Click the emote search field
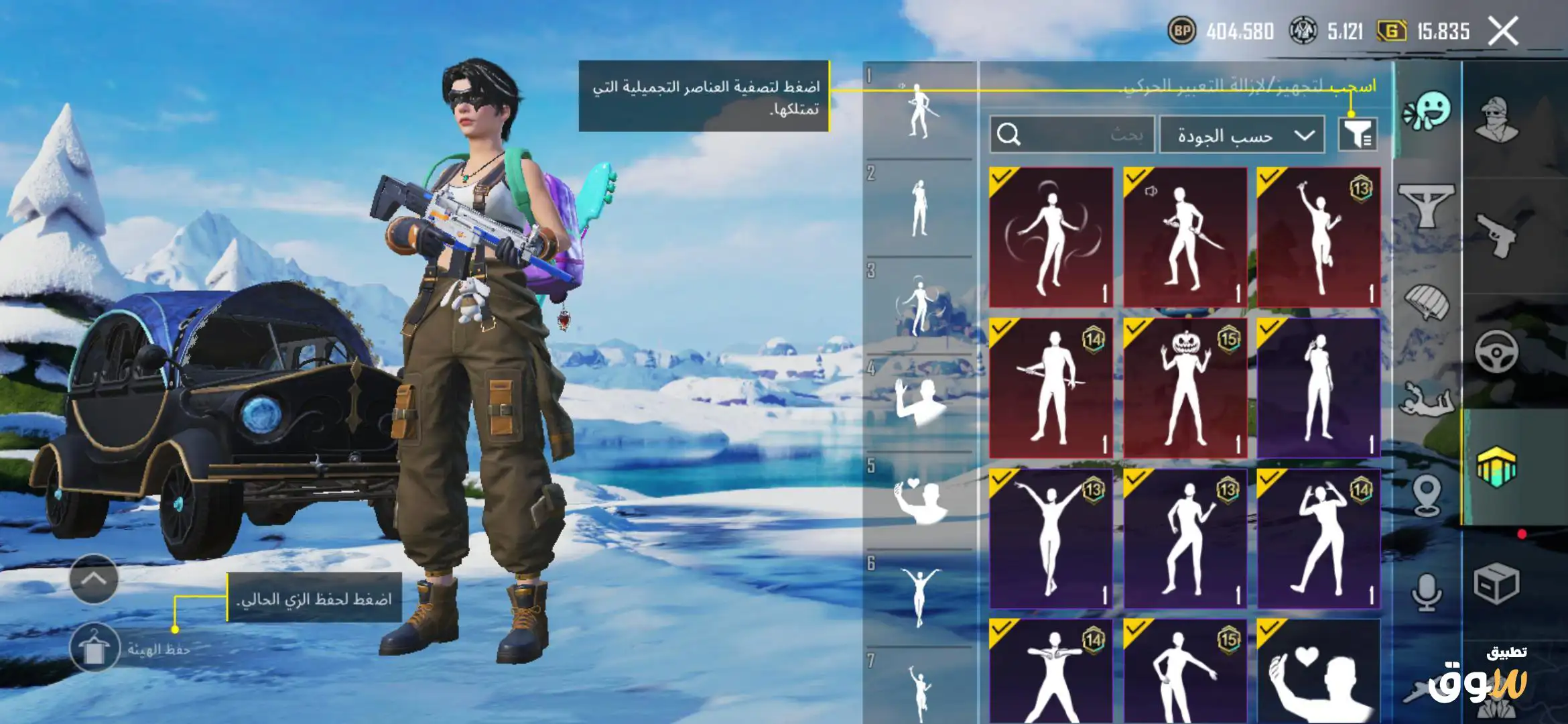This screenshot has height=724, width=1568. [x=1072, y=135]
